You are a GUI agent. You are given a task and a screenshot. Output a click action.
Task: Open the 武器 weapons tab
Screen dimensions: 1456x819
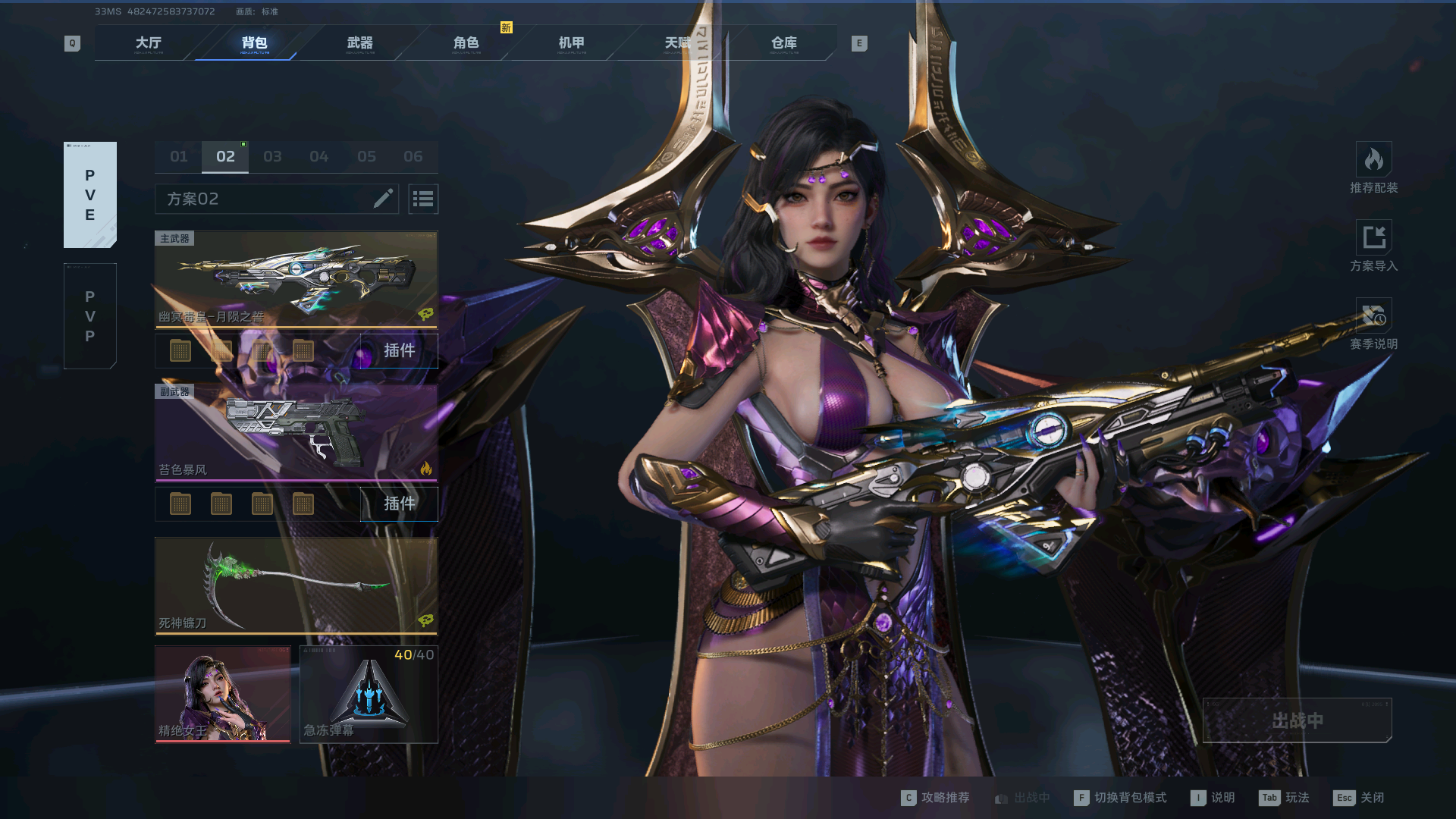click(x=359, y=43)
